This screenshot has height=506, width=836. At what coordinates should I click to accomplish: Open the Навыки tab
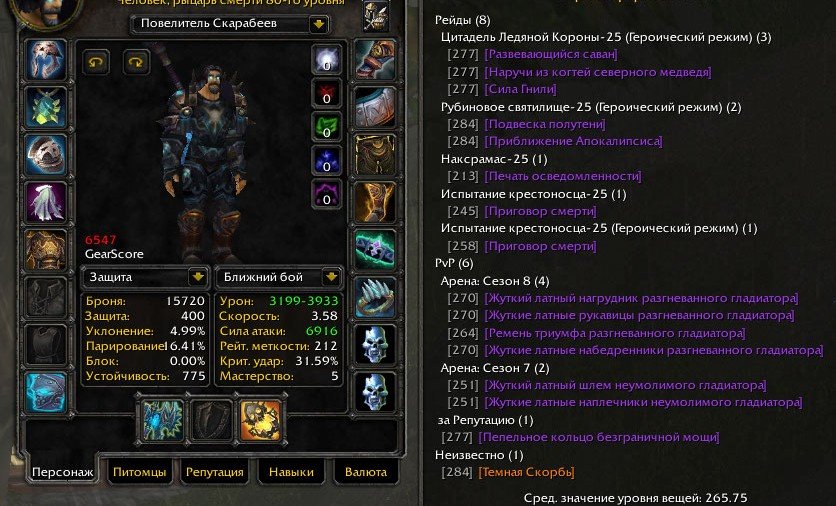(291, 472)
